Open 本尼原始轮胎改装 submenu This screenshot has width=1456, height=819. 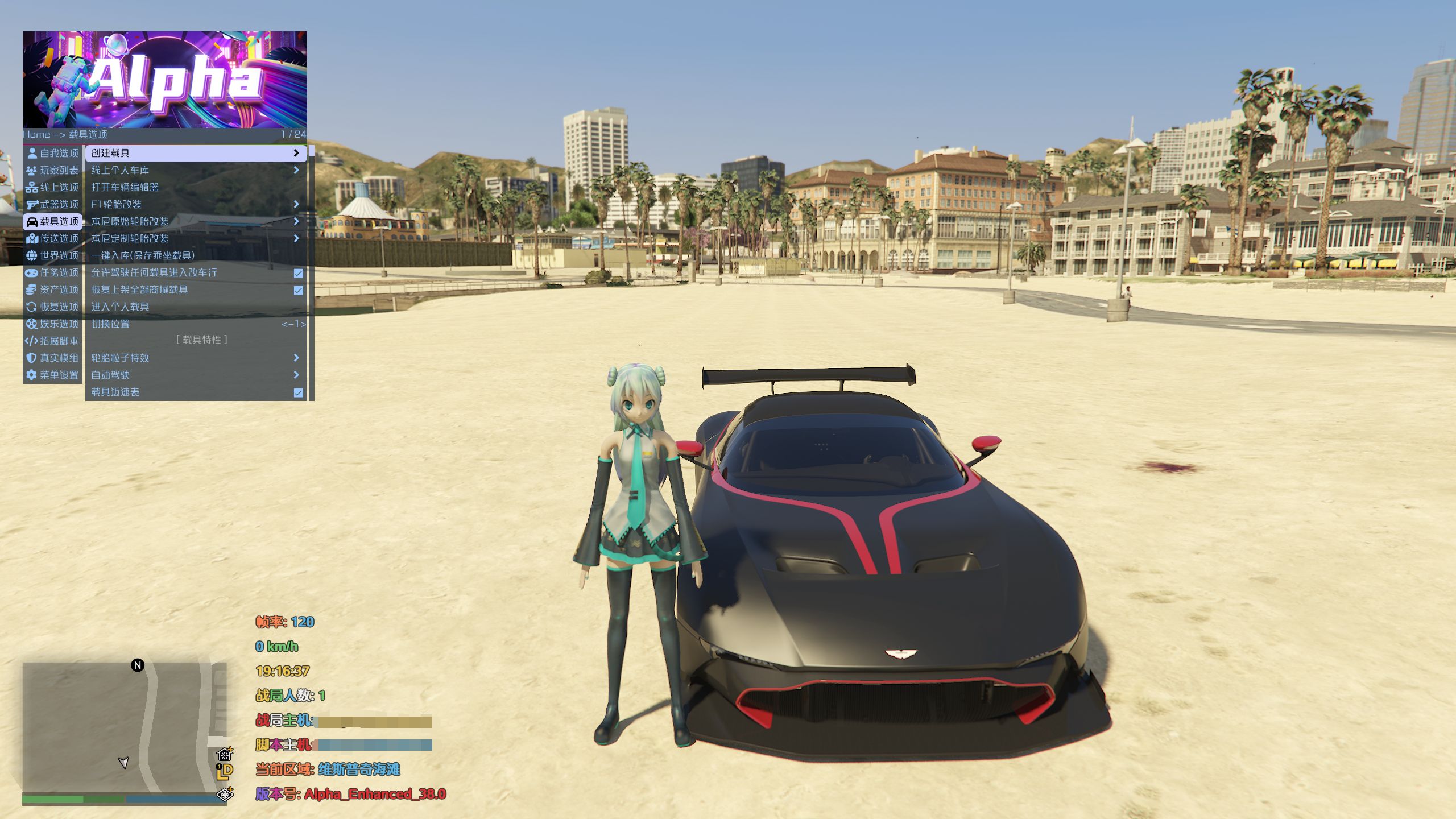click(x=195, y=221)
